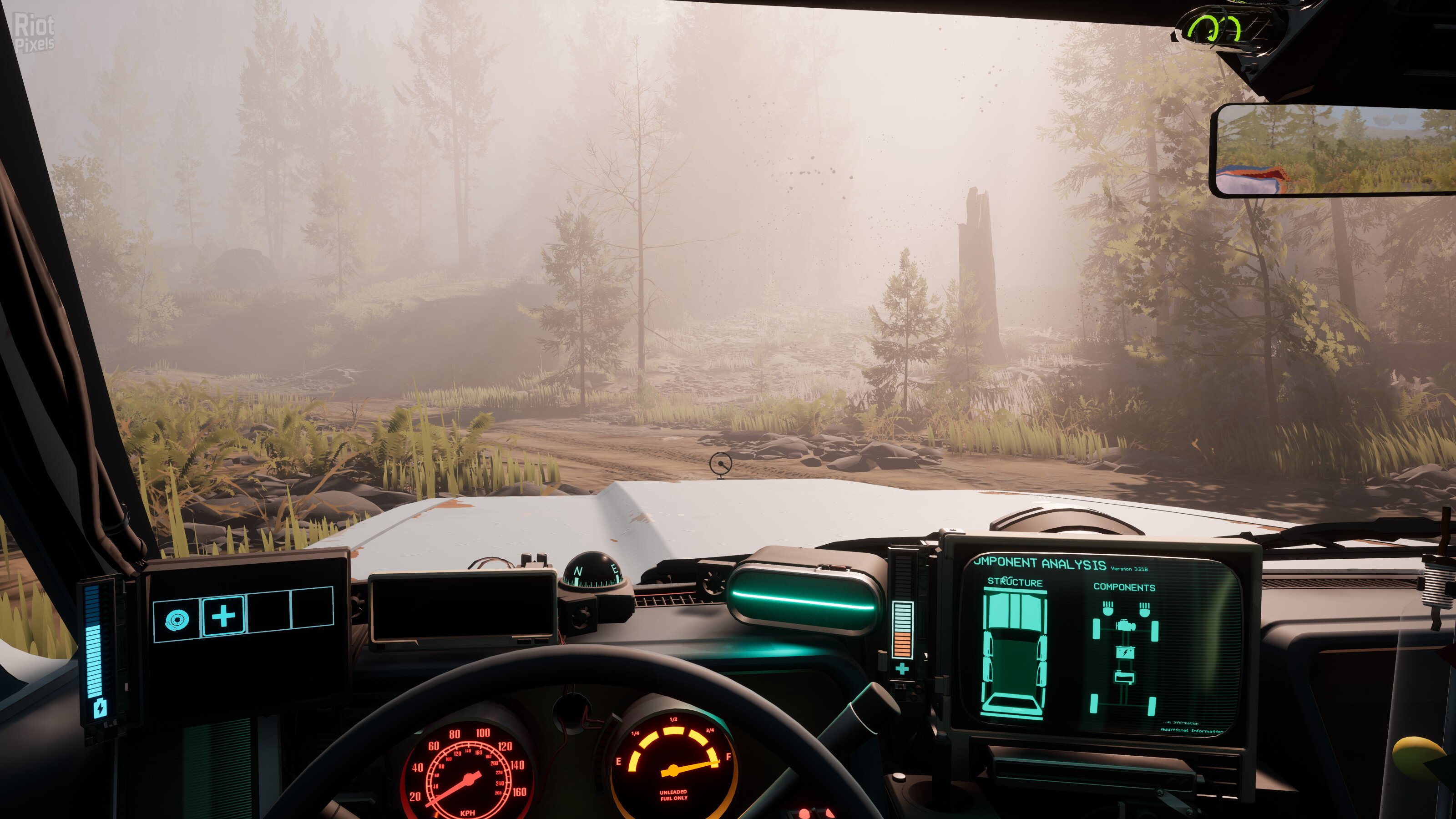Click the Version 3.21B label on the screen

[x=1129, y=569]
